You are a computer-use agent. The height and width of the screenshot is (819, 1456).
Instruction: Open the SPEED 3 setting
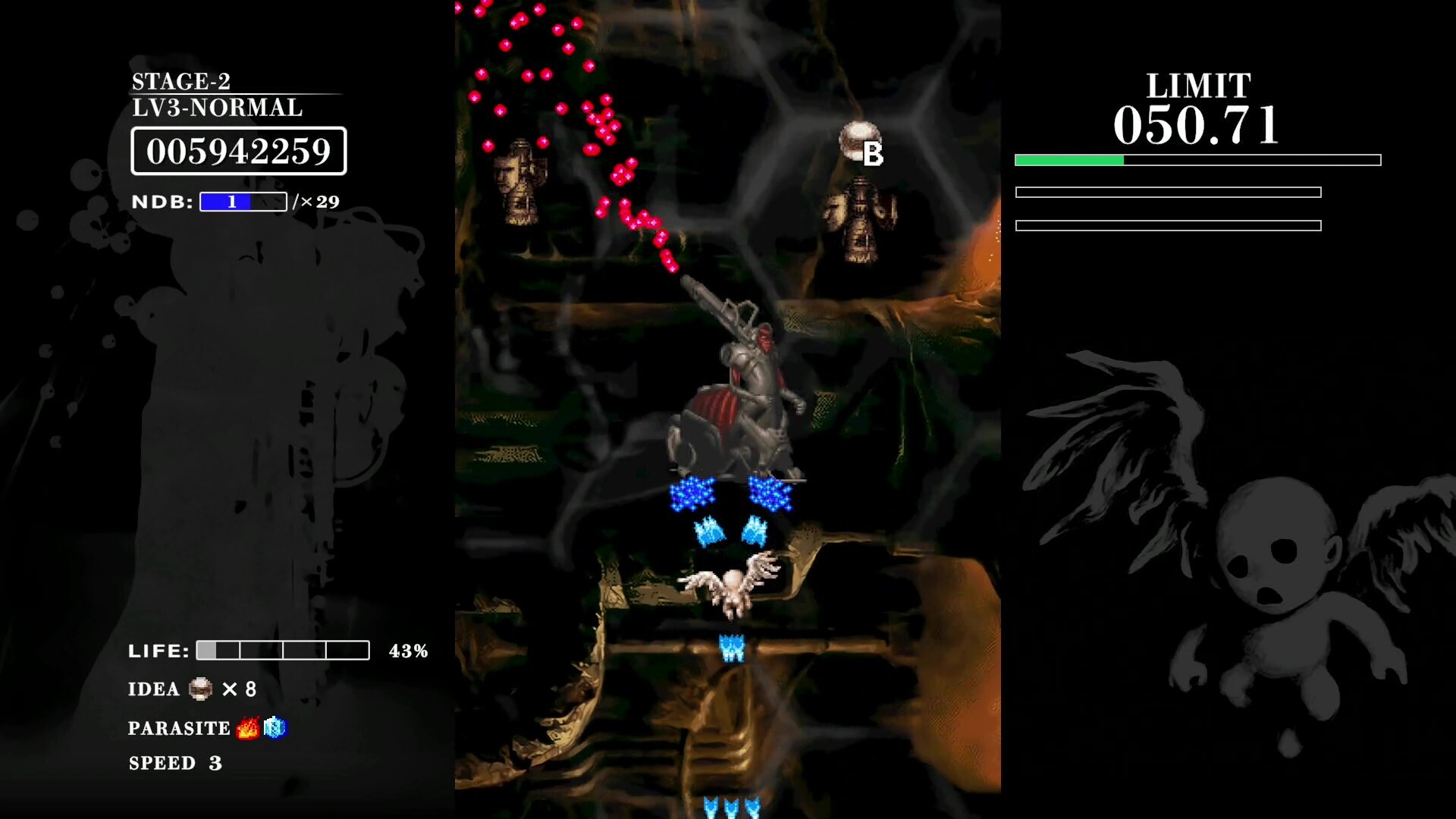175,763
